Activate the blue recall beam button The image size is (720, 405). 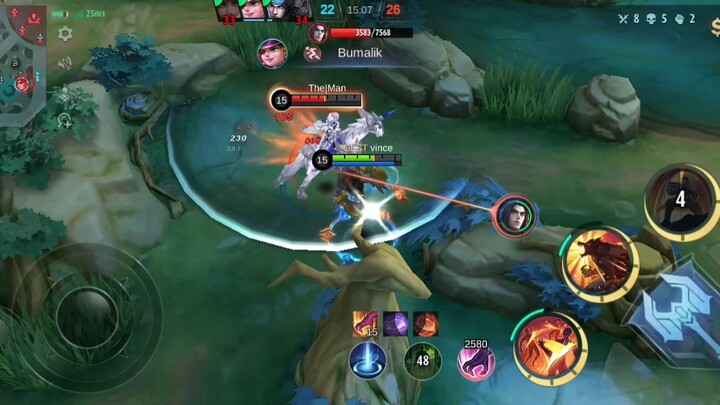click(x=367, y=360)
